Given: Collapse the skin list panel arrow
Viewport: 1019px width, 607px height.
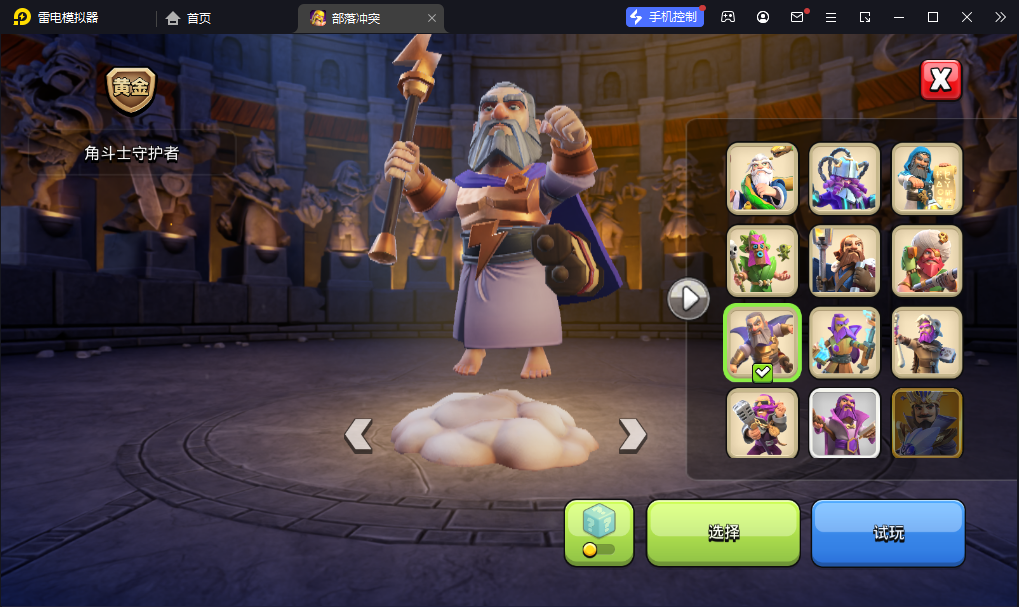Looking at the screenshot, I should [688, 298].
